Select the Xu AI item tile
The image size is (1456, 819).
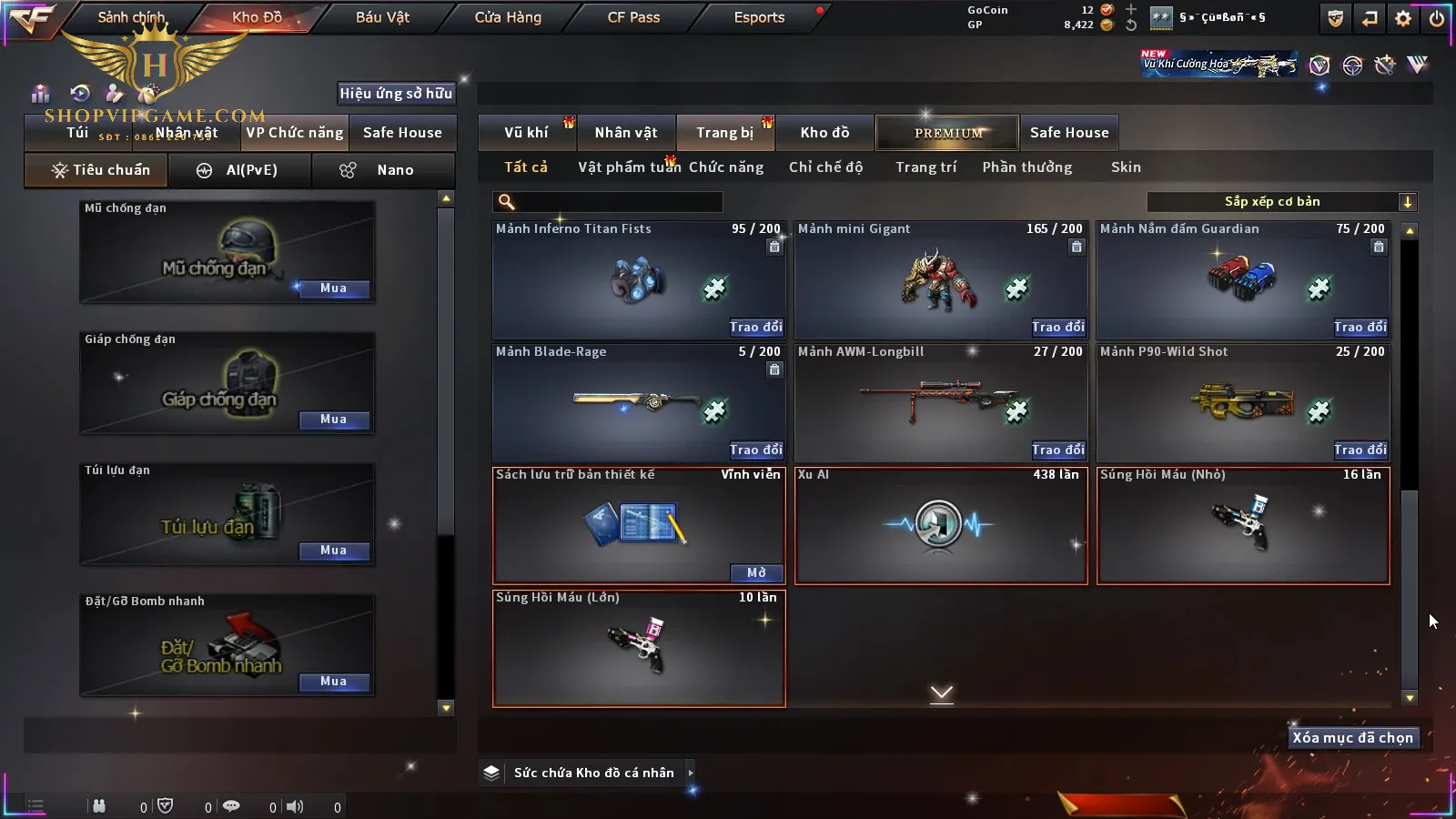[x=941, y=526]
